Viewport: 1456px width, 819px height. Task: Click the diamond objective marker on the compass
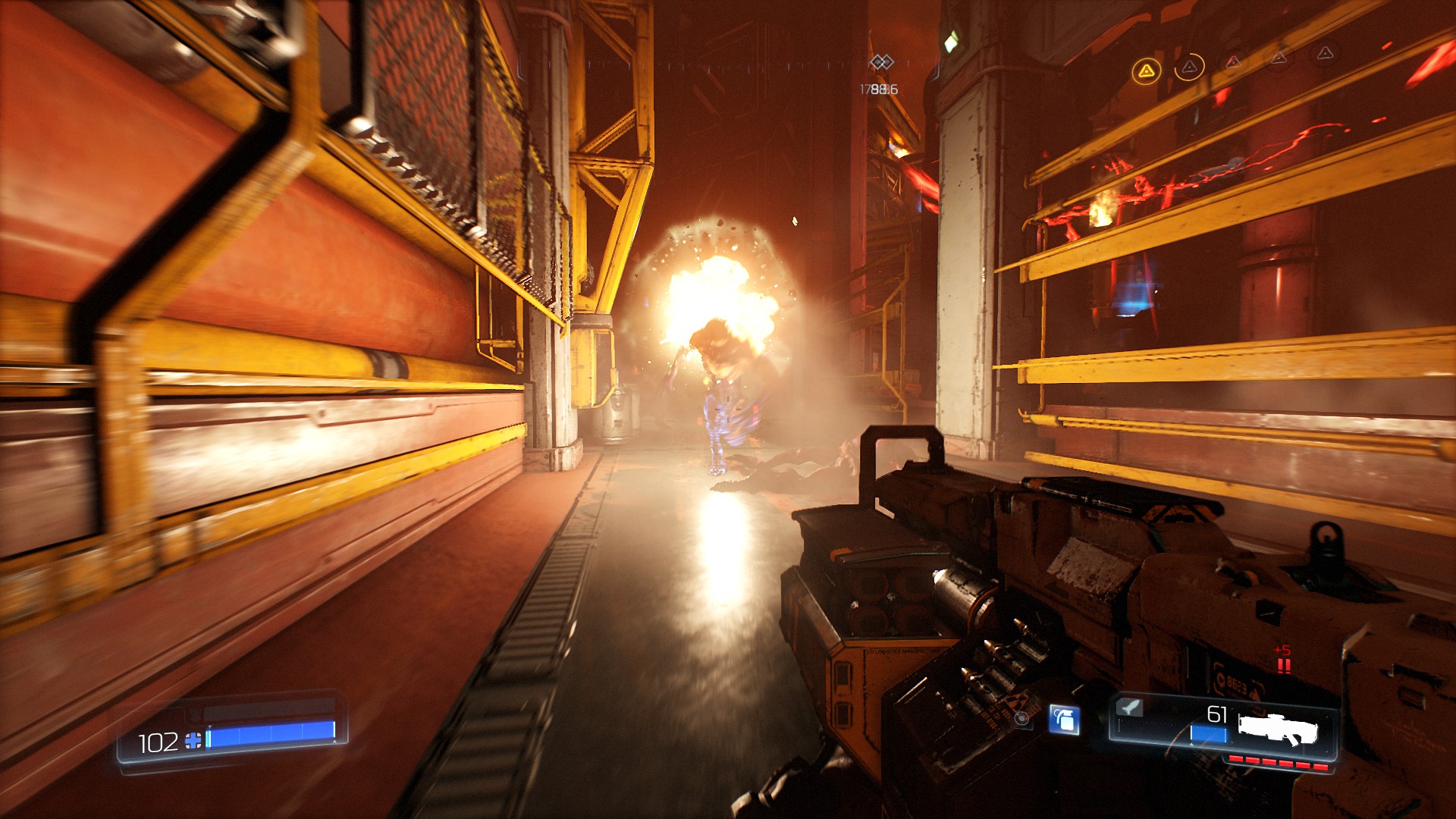coord(881,62)
